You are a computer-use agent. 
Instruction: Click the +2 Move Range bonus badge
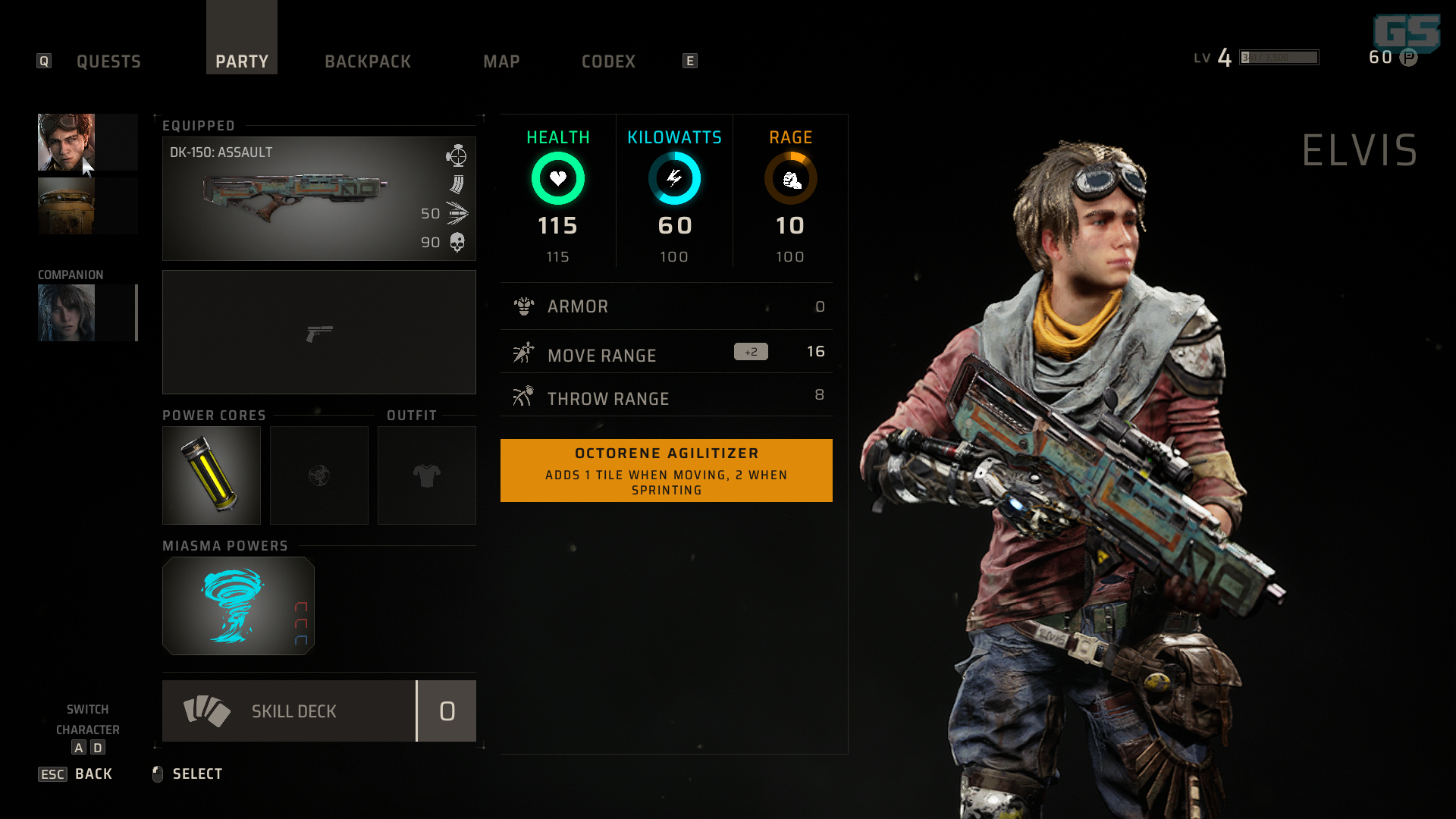point(750,351)
